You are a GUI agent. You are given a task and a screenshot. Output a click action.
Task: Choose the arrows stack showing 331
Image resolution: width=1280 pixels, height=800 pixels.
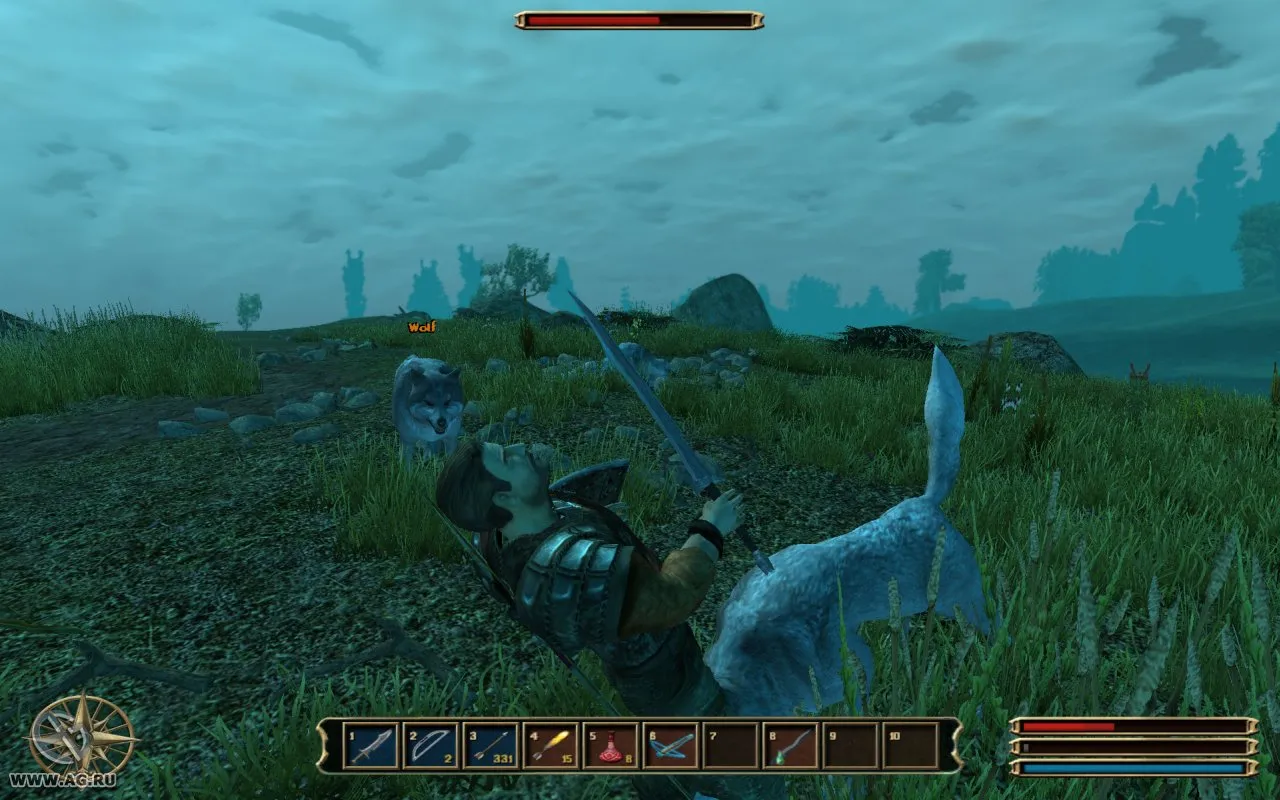(490, 746)
